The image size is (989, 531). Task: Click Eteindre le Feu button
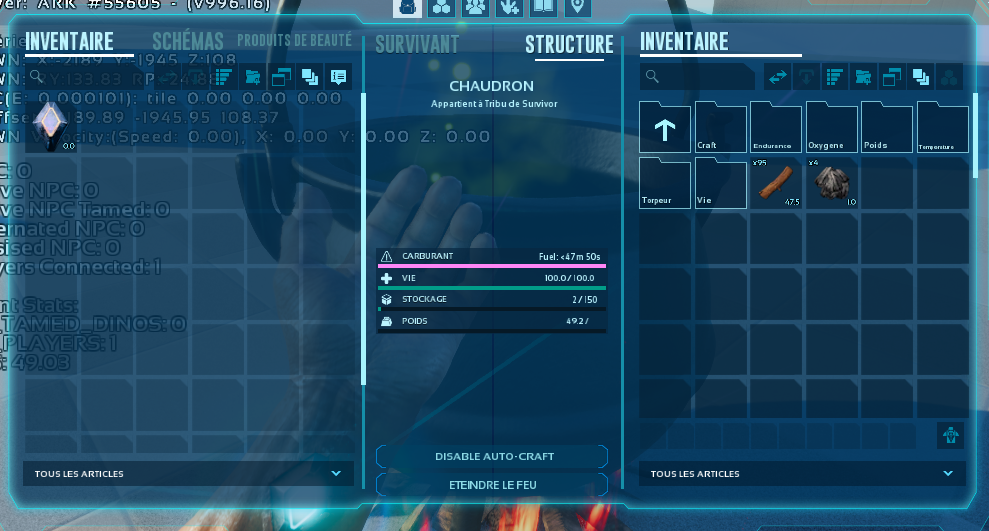tap(492, 484)
